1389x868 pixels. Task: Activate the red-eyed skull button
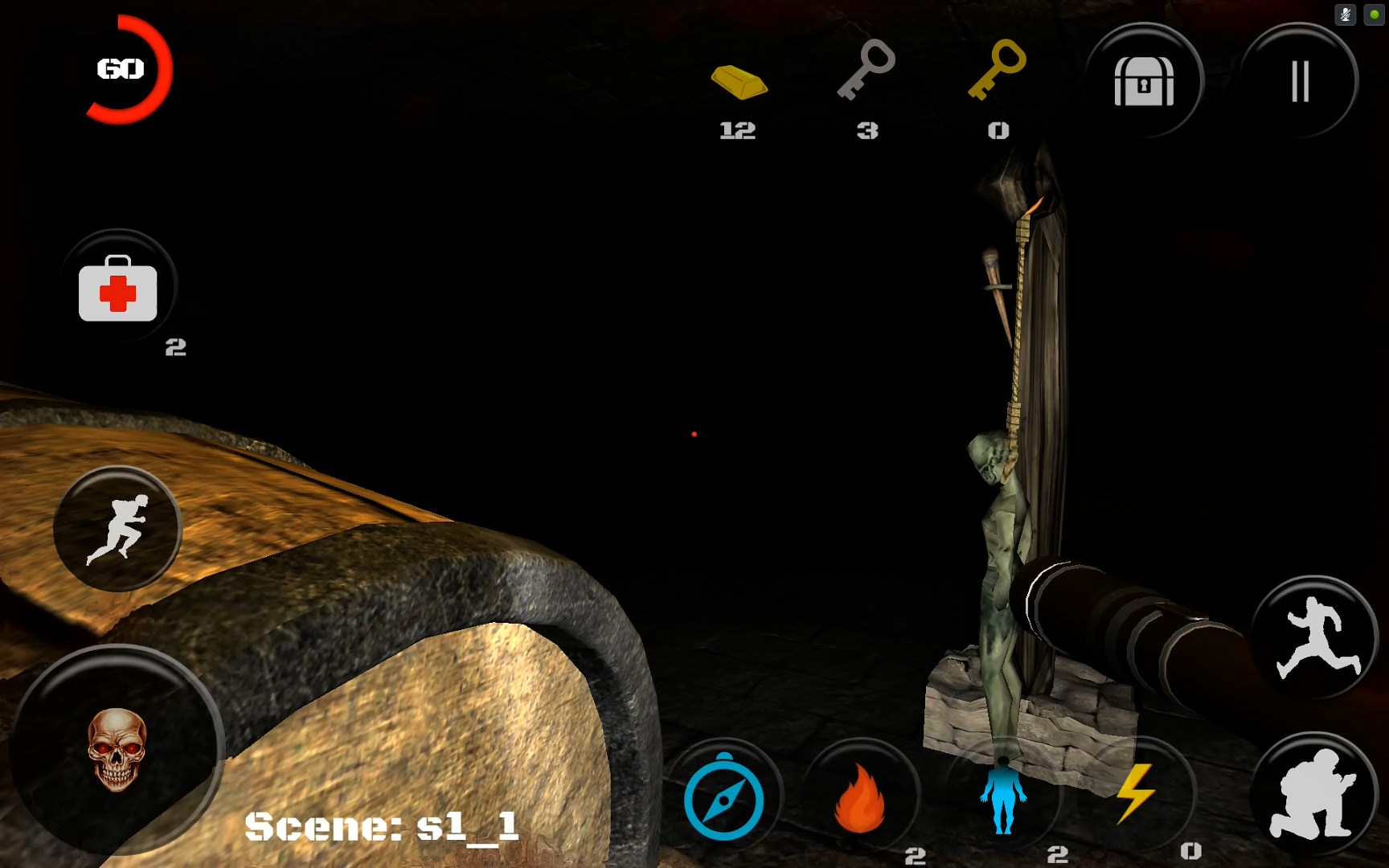(x=117, y=749)
